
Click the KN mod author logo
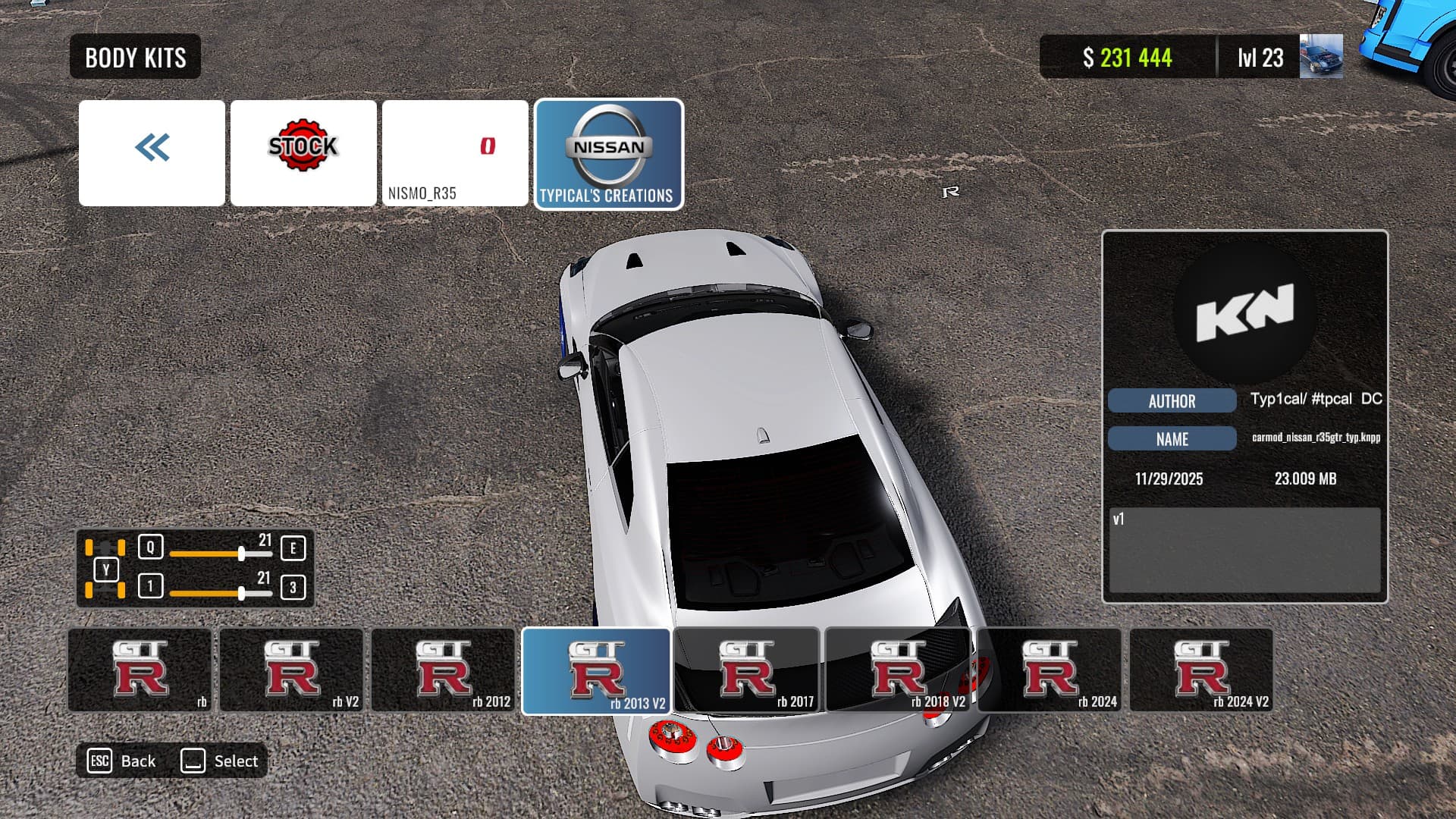click(x=1244, y=312)
